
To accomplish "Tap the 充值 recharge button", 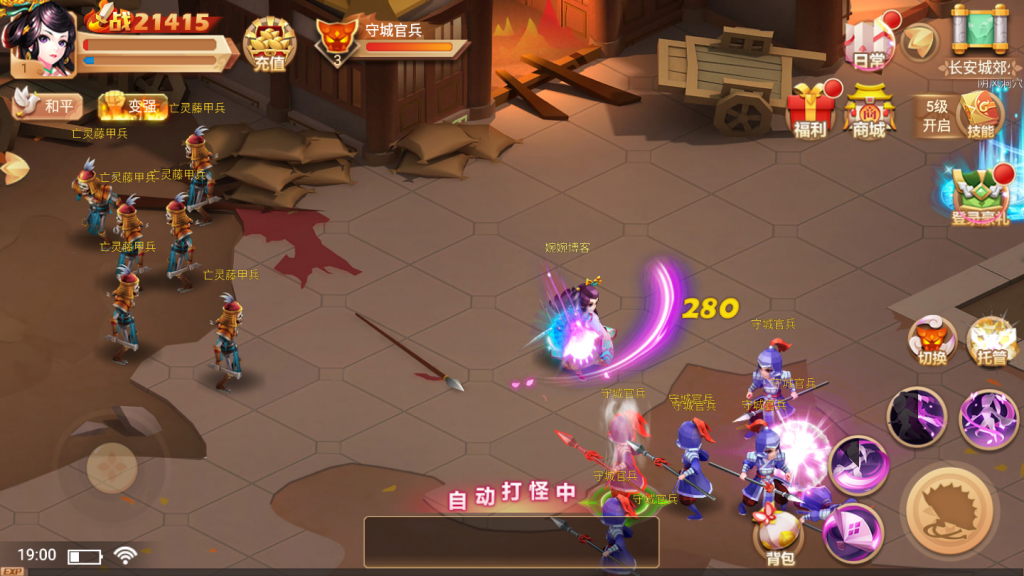I will (269, 45).
